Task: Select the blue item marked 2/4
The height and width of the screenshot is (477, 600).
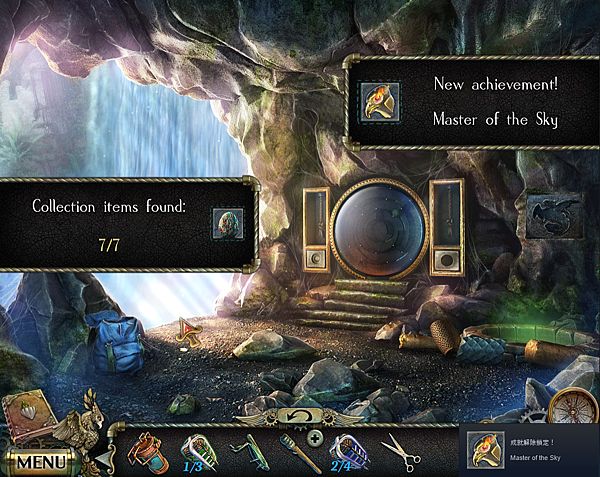Action: coord(346,451)
